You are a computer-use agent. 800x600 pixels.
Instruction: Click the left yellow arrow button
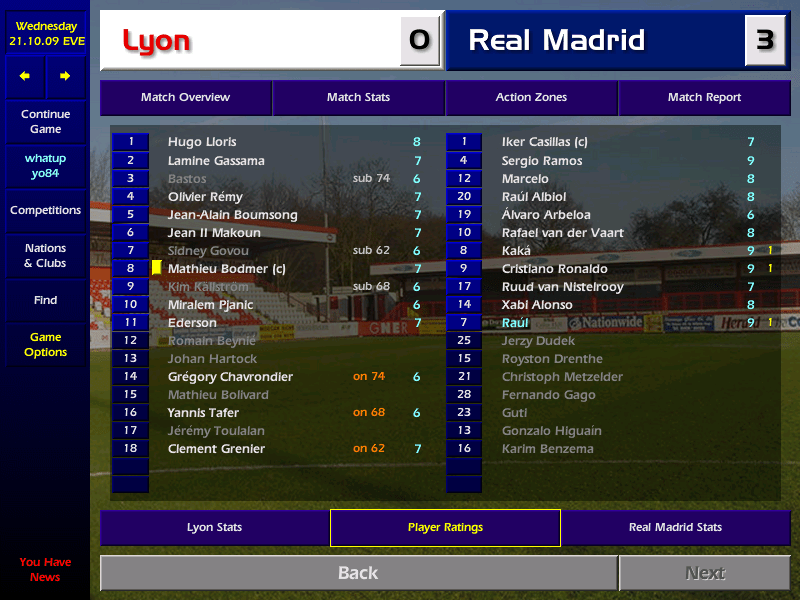[x=25, y=76]
